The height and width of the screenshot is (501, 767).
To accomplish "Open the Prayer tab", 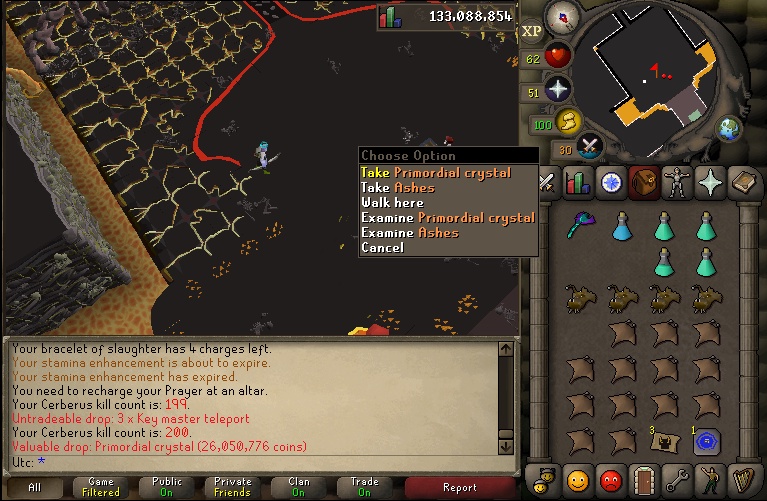I will (x=709, y=183).
